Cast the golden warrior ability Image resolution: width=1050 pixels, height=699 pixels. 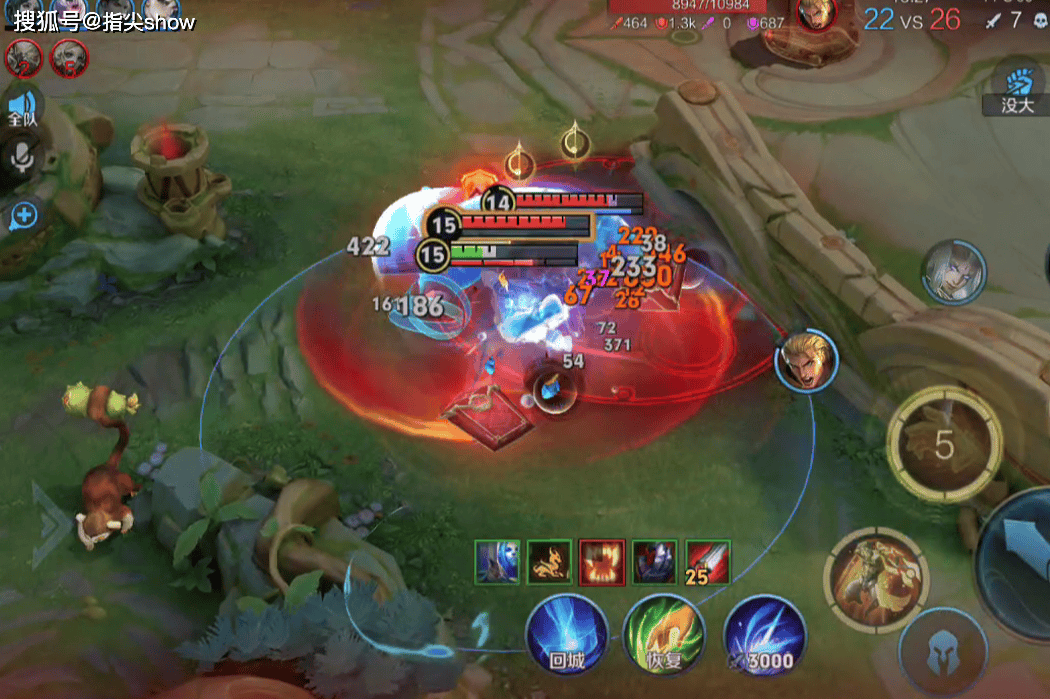[876, 580]
